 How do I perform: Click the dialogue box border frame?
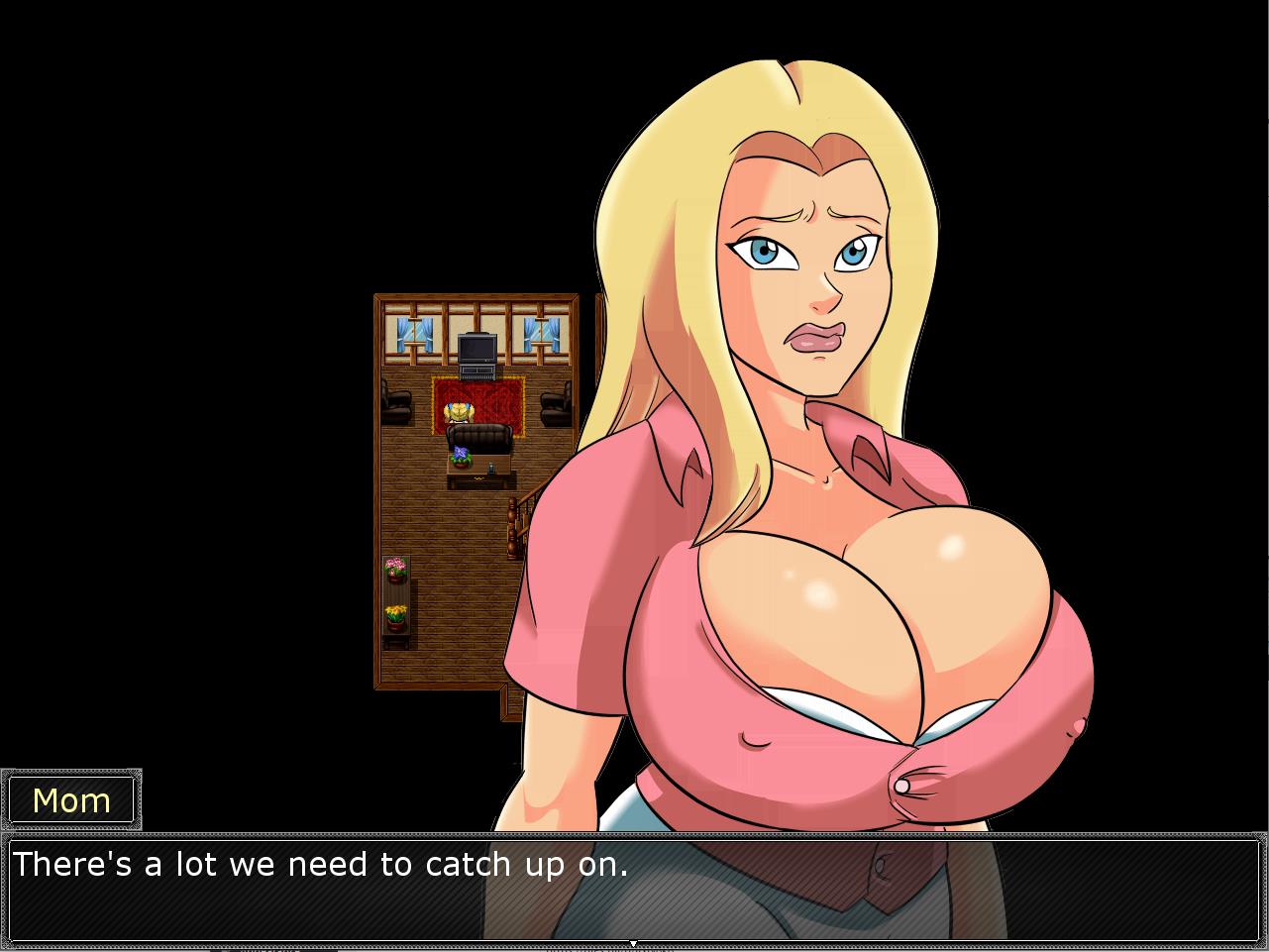(x=634, y=832)
